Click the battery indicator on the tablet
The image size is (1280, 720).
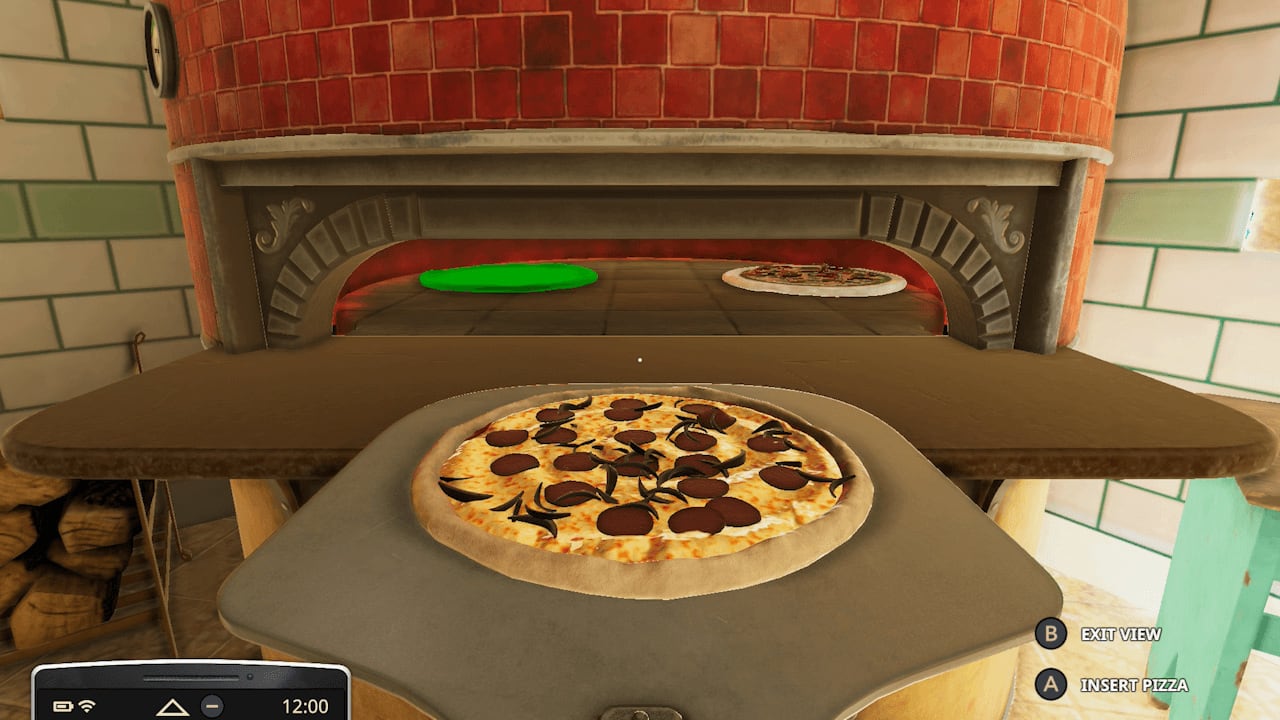pyautogui.click(x=63, y=707)
